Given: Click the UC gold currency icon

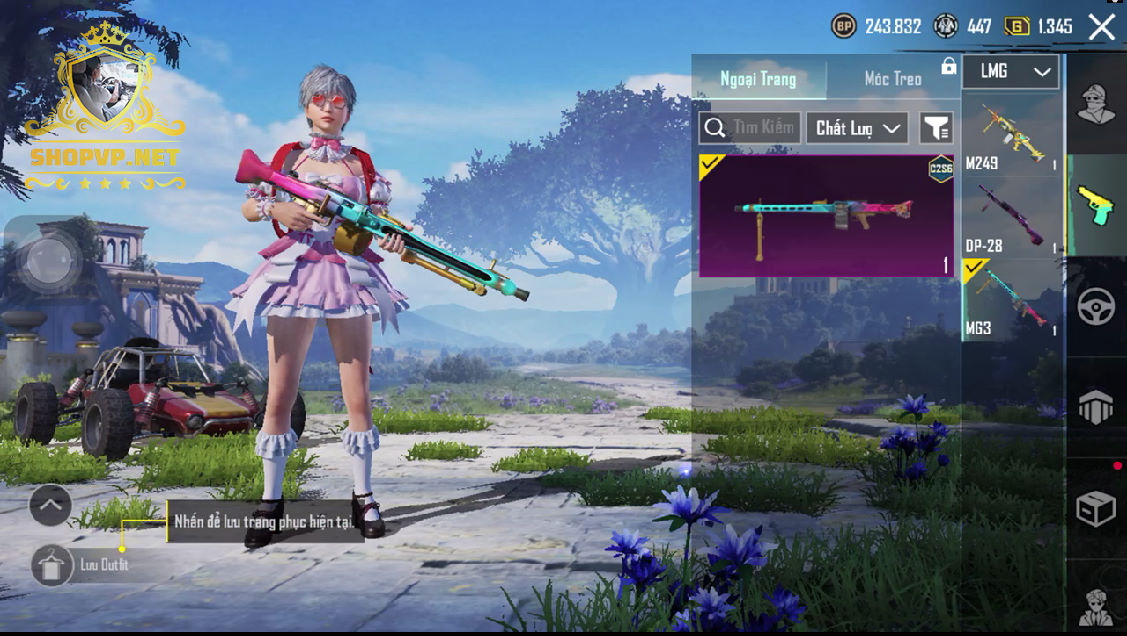Looking at the screenshot, I should 1015,27.
